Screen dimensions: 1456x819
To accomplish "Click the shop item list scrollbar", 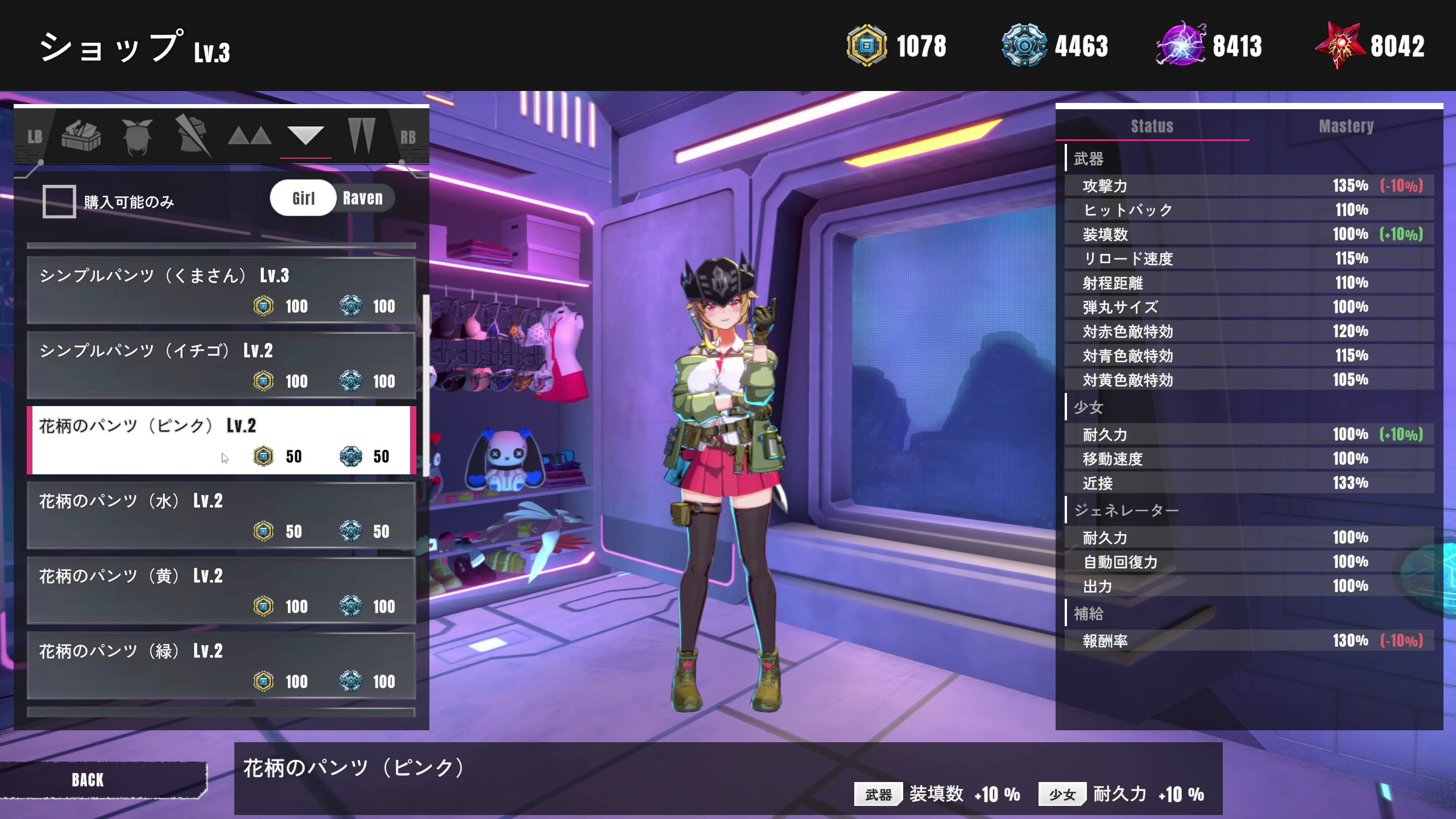I will coord(426,387).
